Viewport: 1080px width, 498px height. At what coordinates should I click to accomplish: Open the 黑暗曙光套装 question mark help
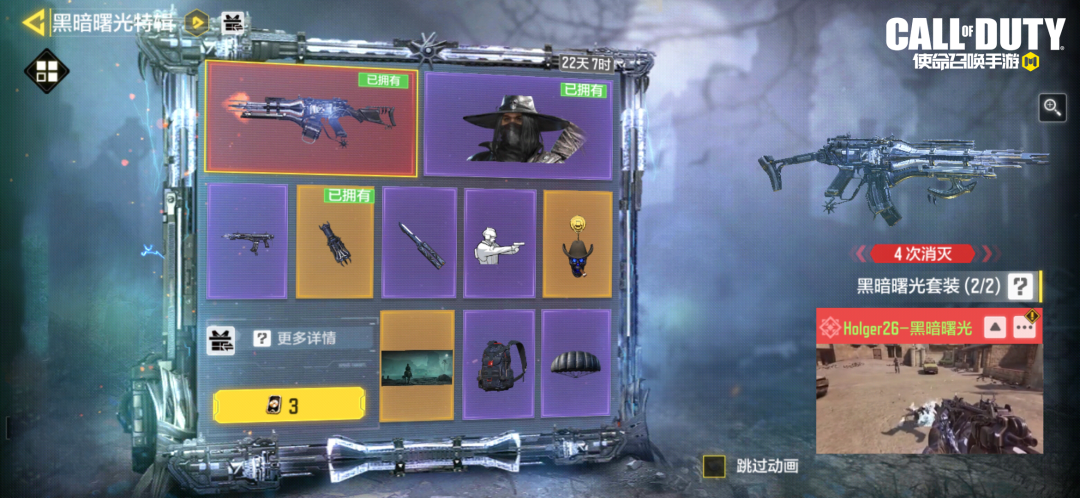(1019, 287)
